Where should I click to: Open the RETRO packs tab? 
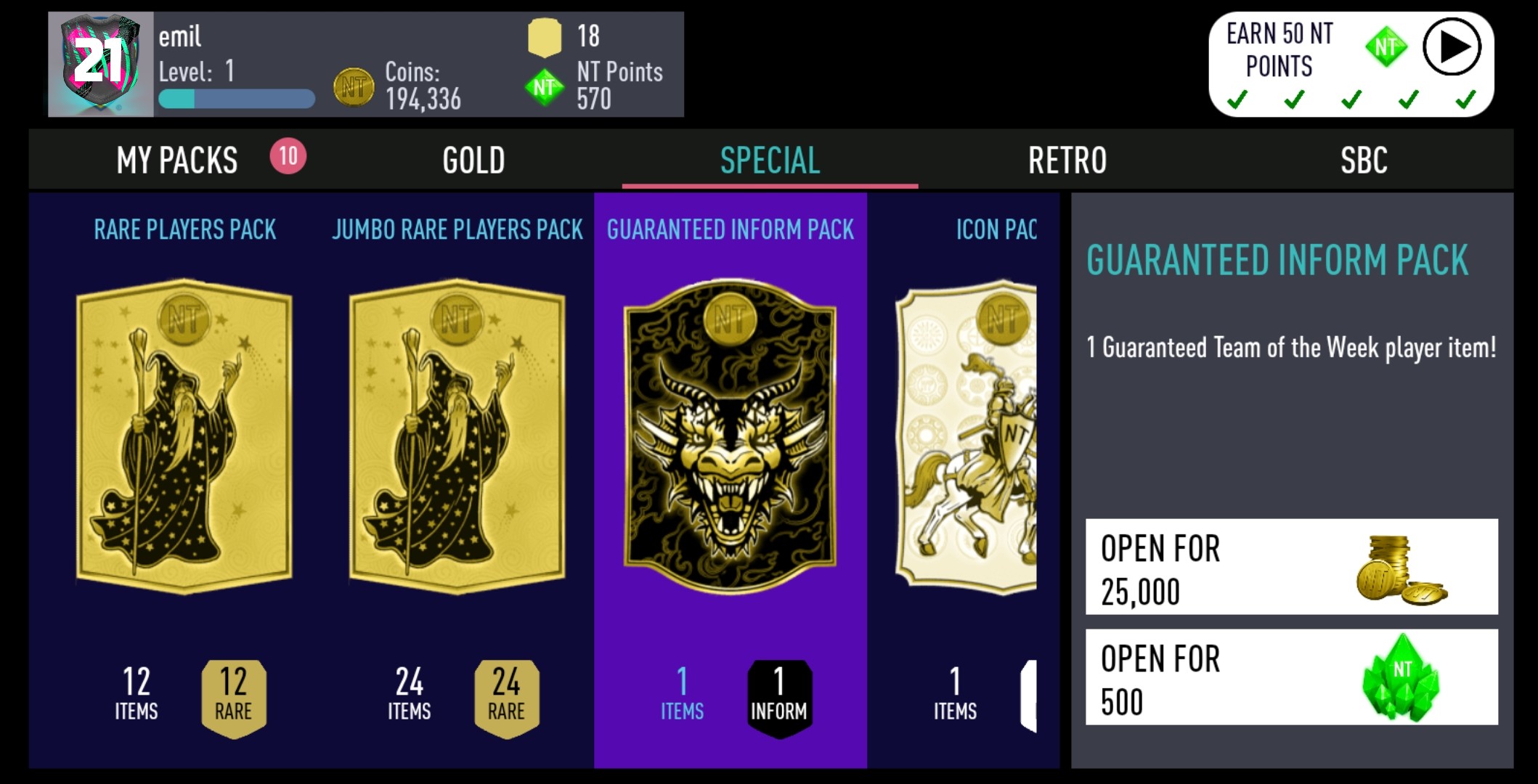coord(1067,160)
